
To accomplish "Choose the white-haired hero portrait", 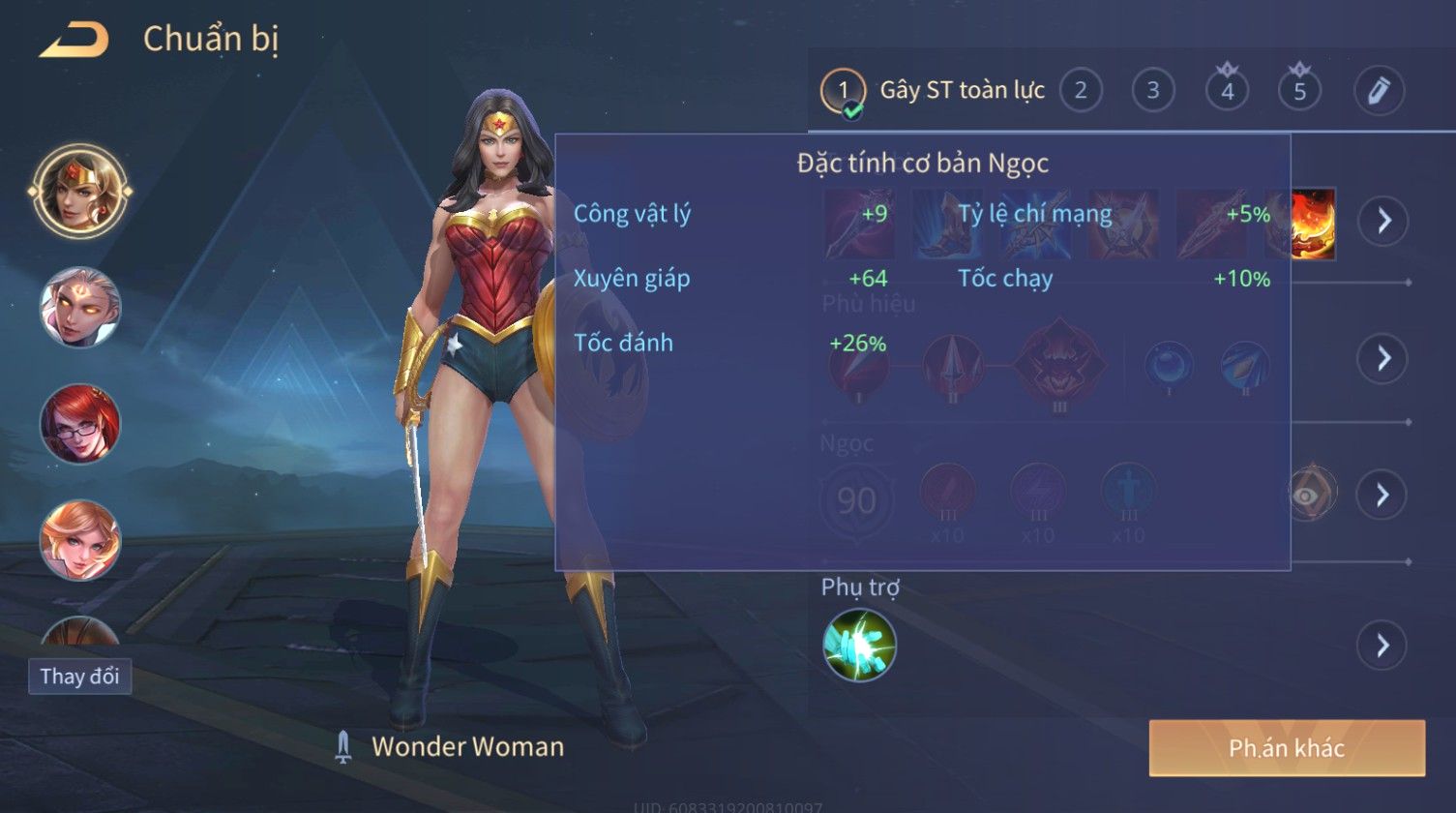I will coord(80,307).
